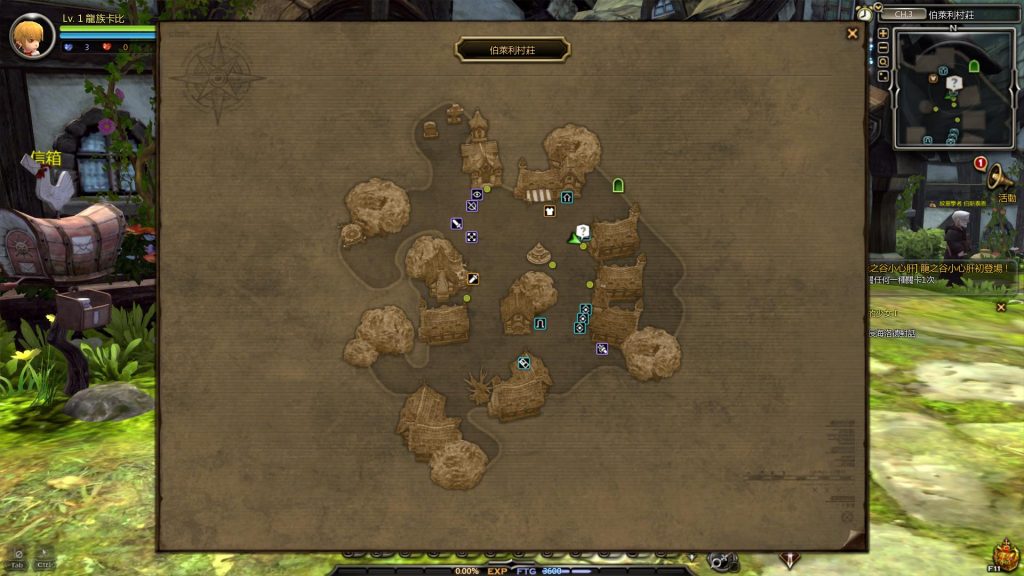Click the sword icon map marker
The height and width of the screenshot is (576, 1024).
(x=456, y=224)
